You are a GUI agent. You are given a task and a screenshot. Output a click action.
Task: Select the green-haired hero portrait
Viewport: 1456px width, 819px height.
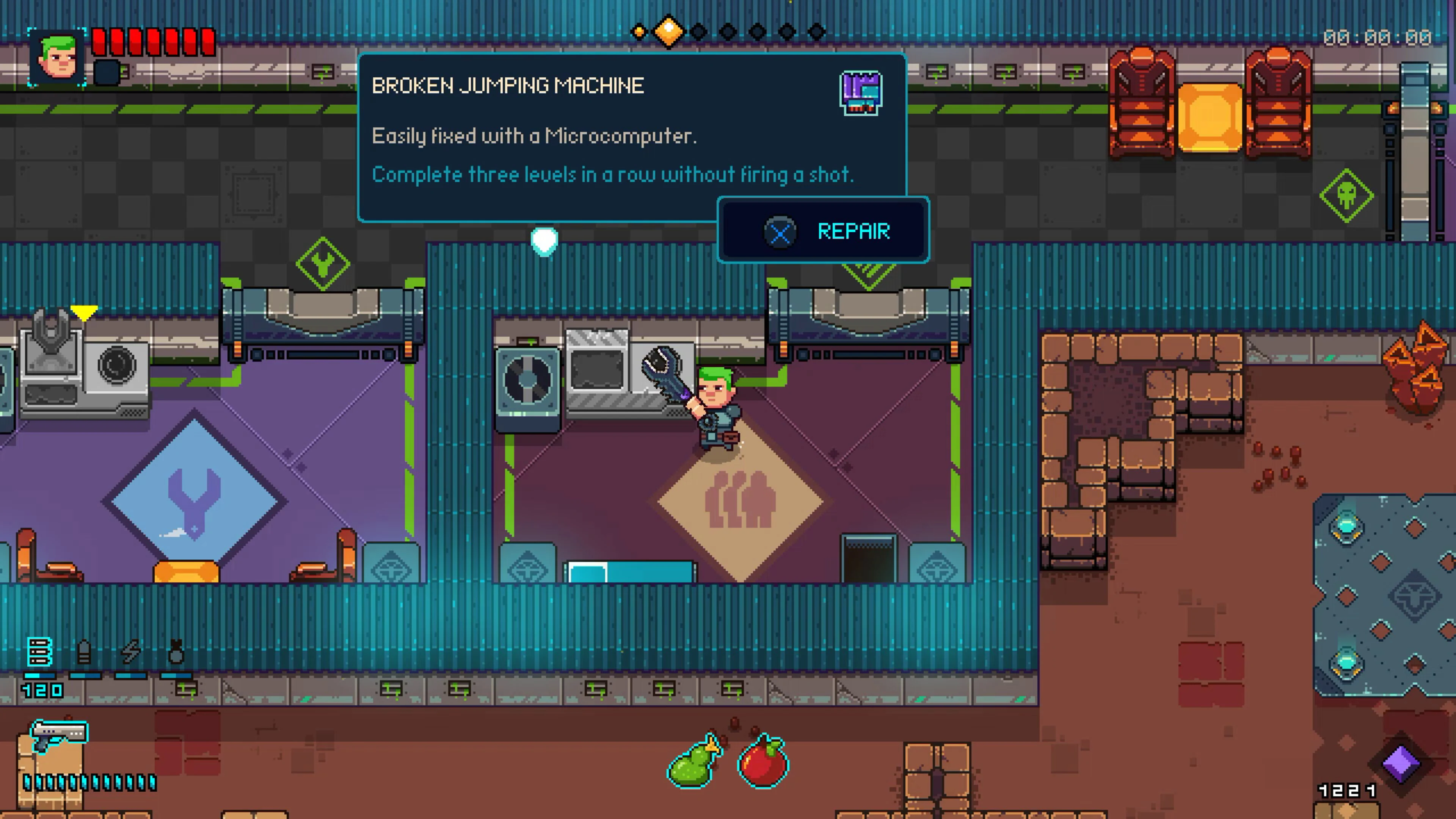pos(57,58)
